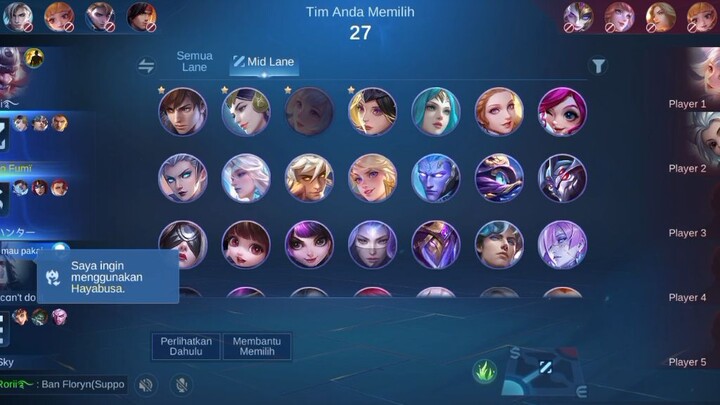Click the Perlihatkan Dahulu button

click(x=186, y=346)
